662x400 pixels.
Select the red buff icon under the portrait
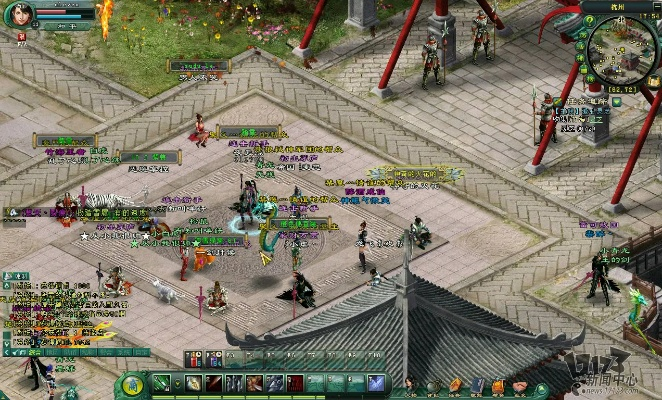pos(21,37)
